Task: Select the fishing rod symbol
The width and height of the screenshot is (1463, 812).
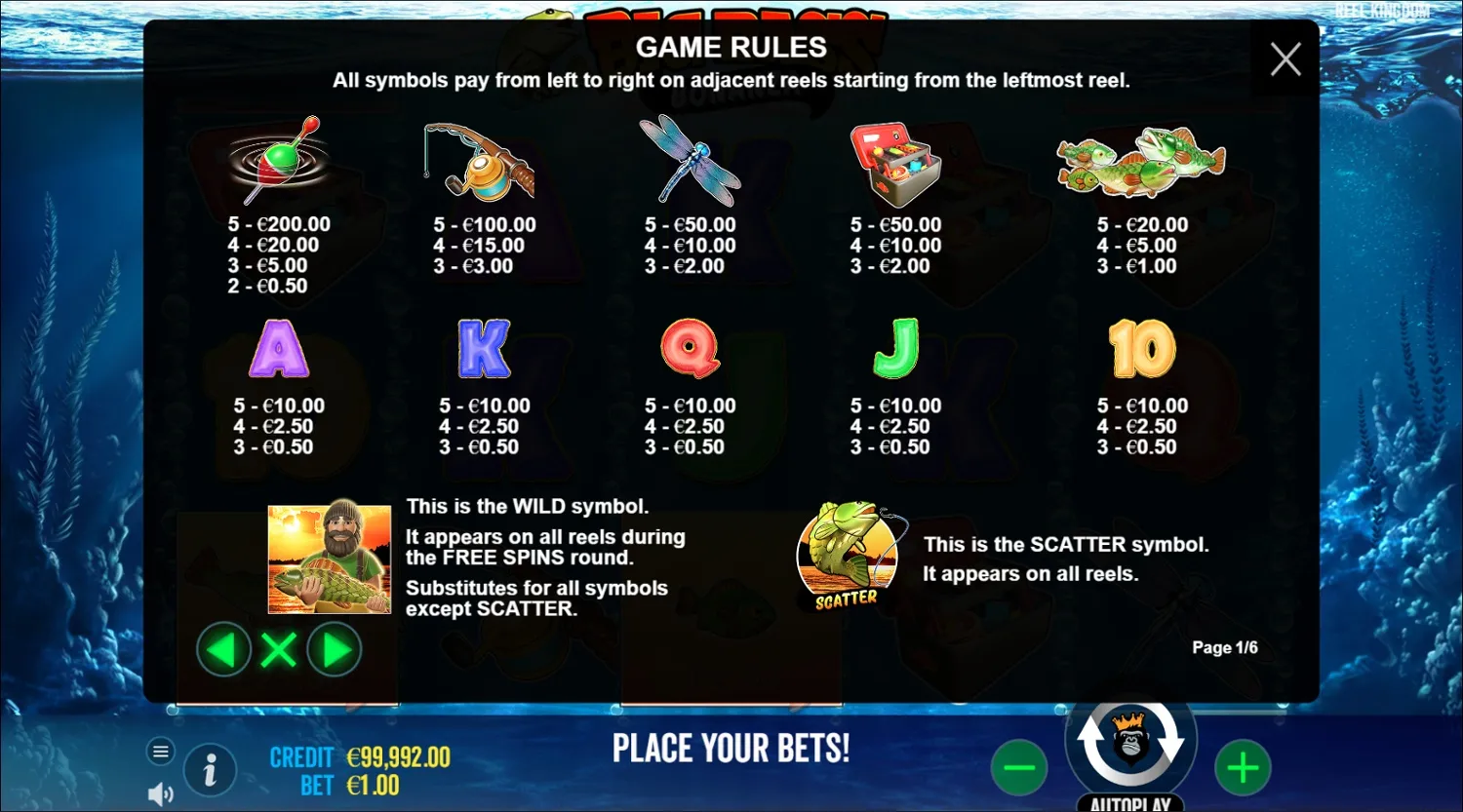Action: (x=480, y=159)
